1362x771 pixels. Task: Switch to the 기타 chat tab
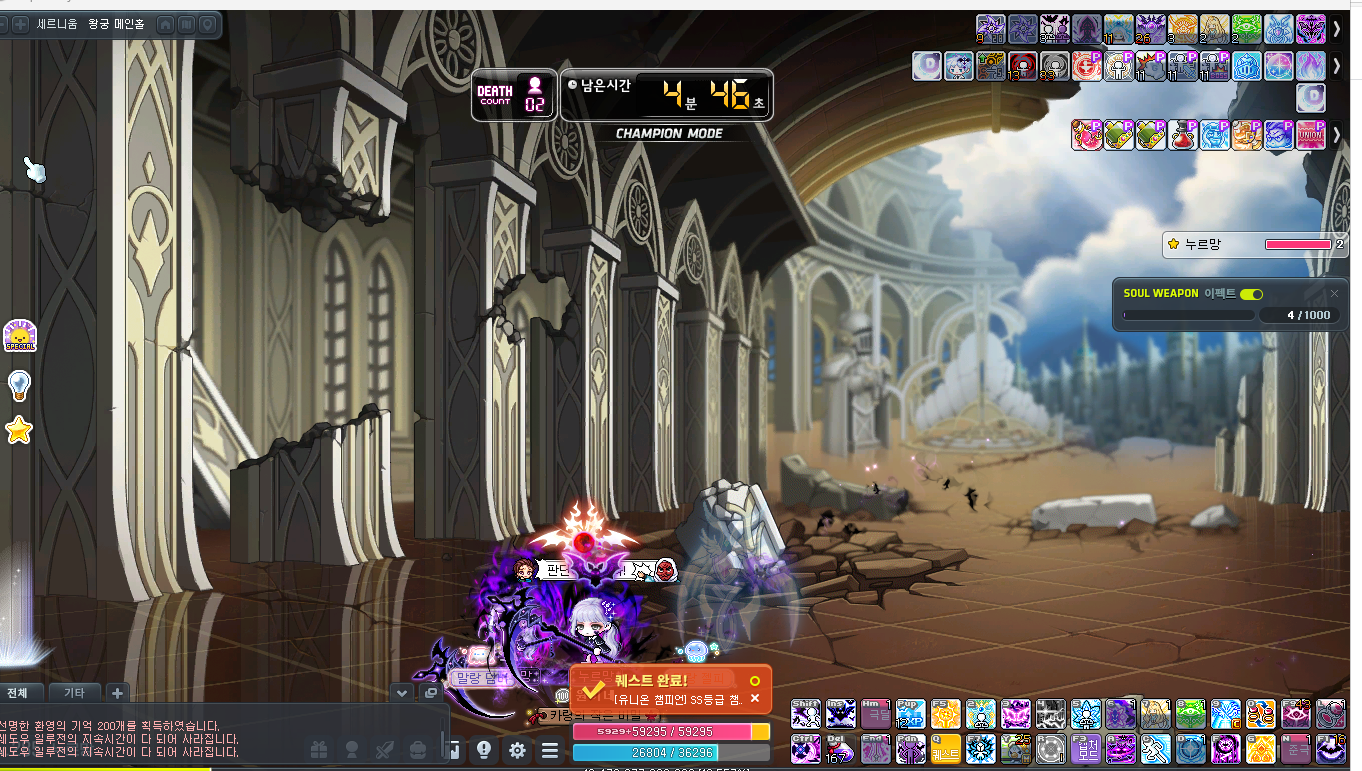[x=74, y=692]
